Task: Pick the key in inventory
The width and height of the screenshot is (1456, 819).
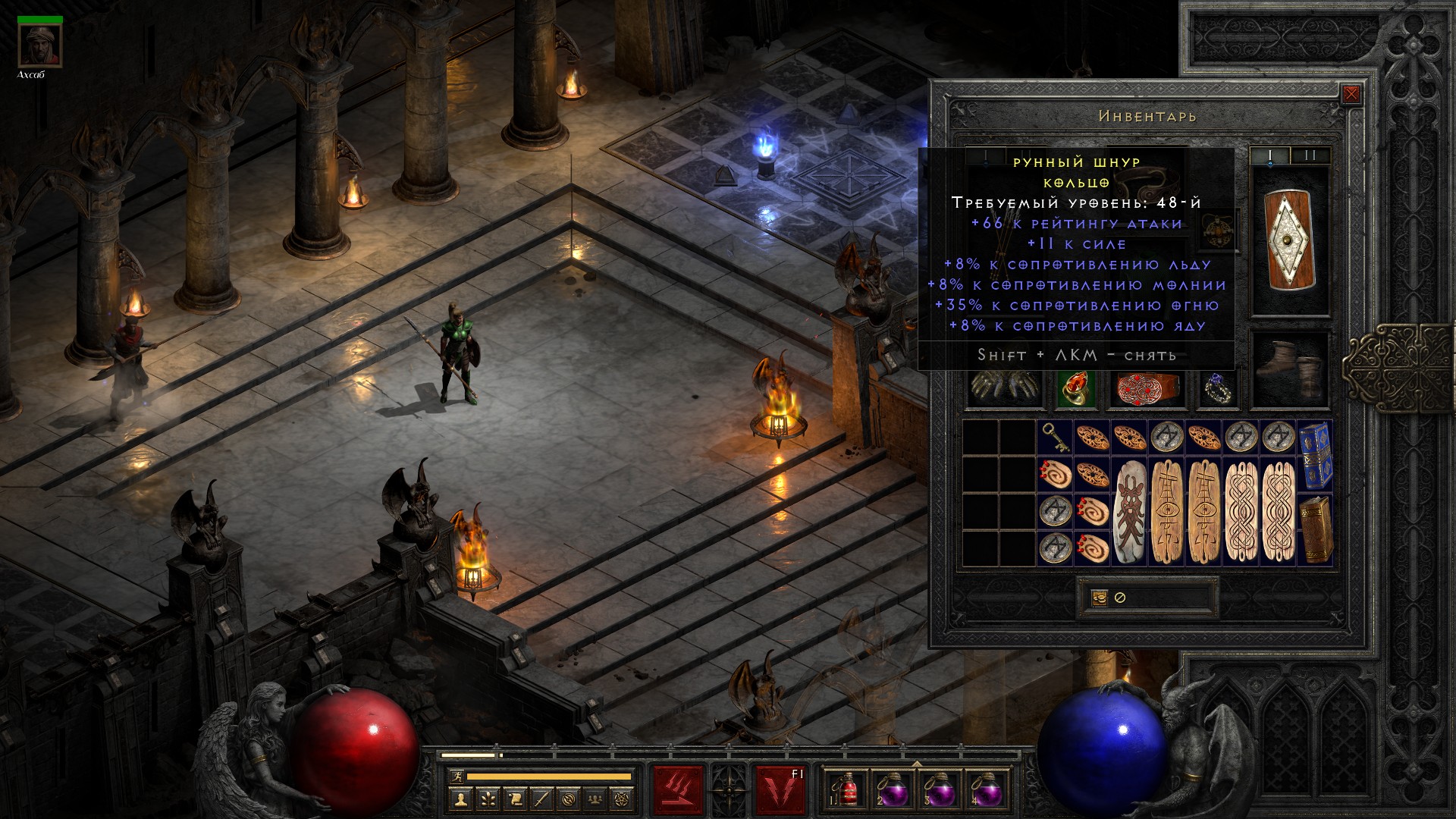Action: 1055,438
